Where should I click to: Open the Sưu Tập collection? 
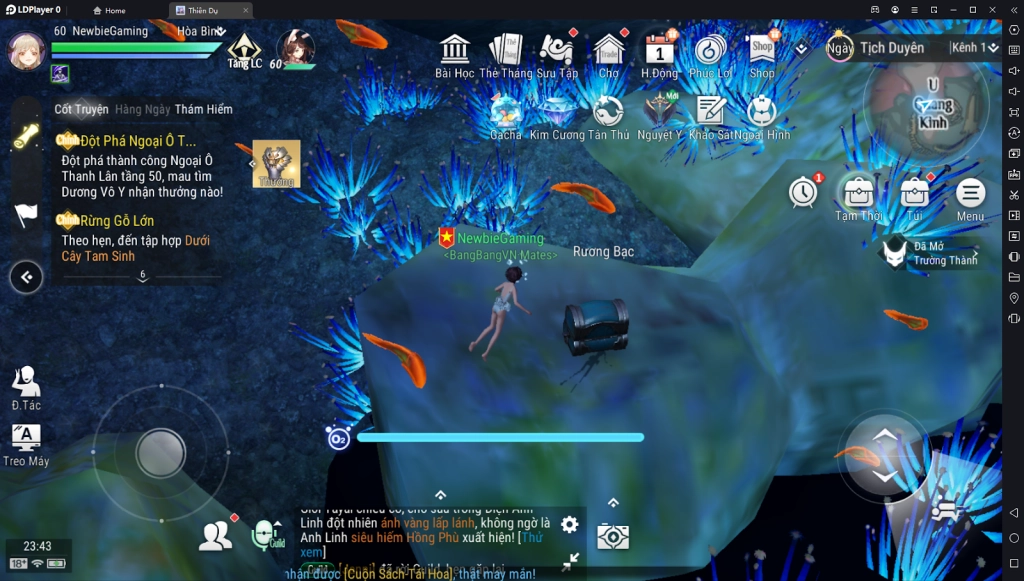557,51
